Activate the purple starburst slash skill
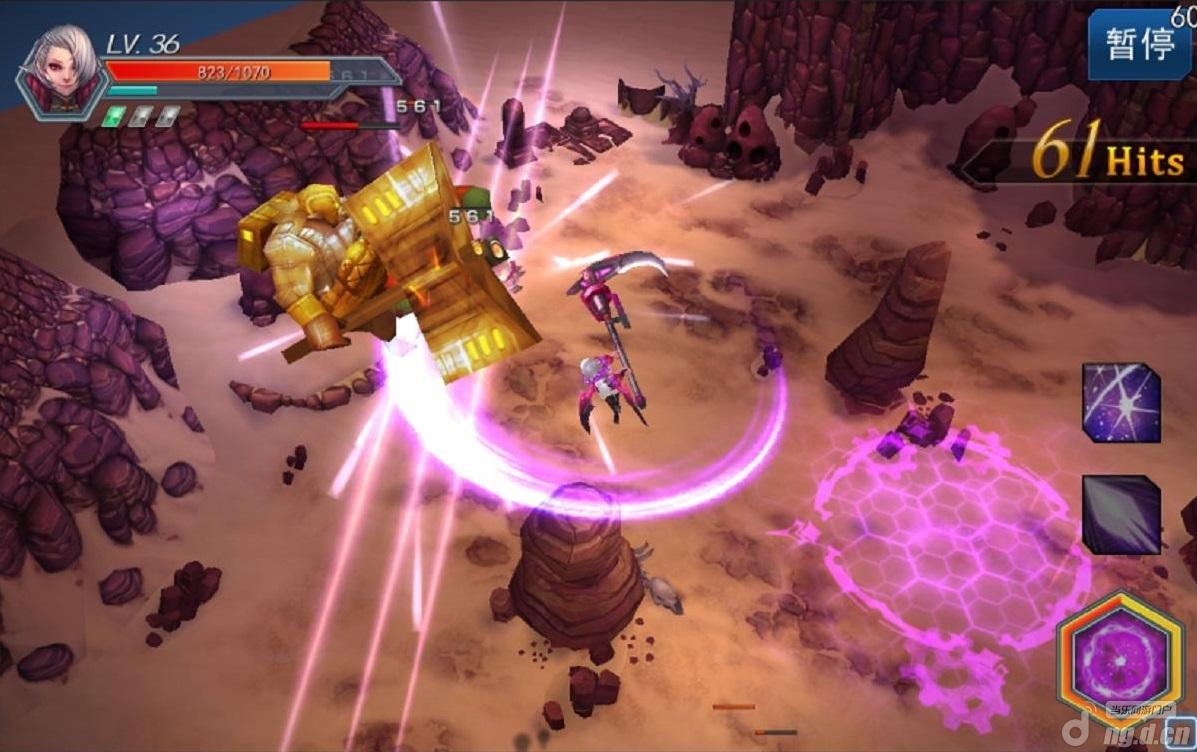Image resolution: width=1197 pixels, height=752 pixels. tap(1121, 402)
